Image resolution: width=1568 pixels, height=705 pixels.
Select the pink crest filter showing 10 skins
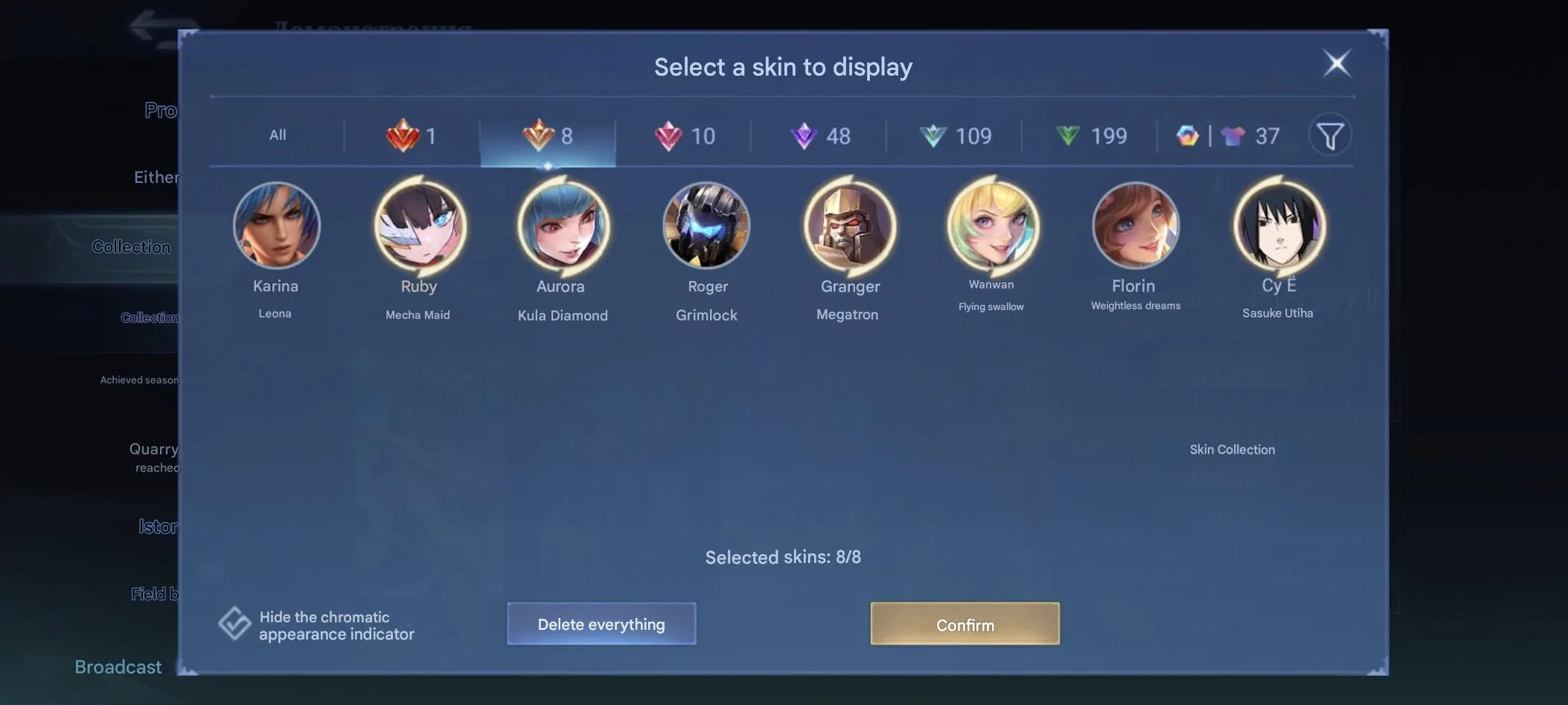click(686, 136)
